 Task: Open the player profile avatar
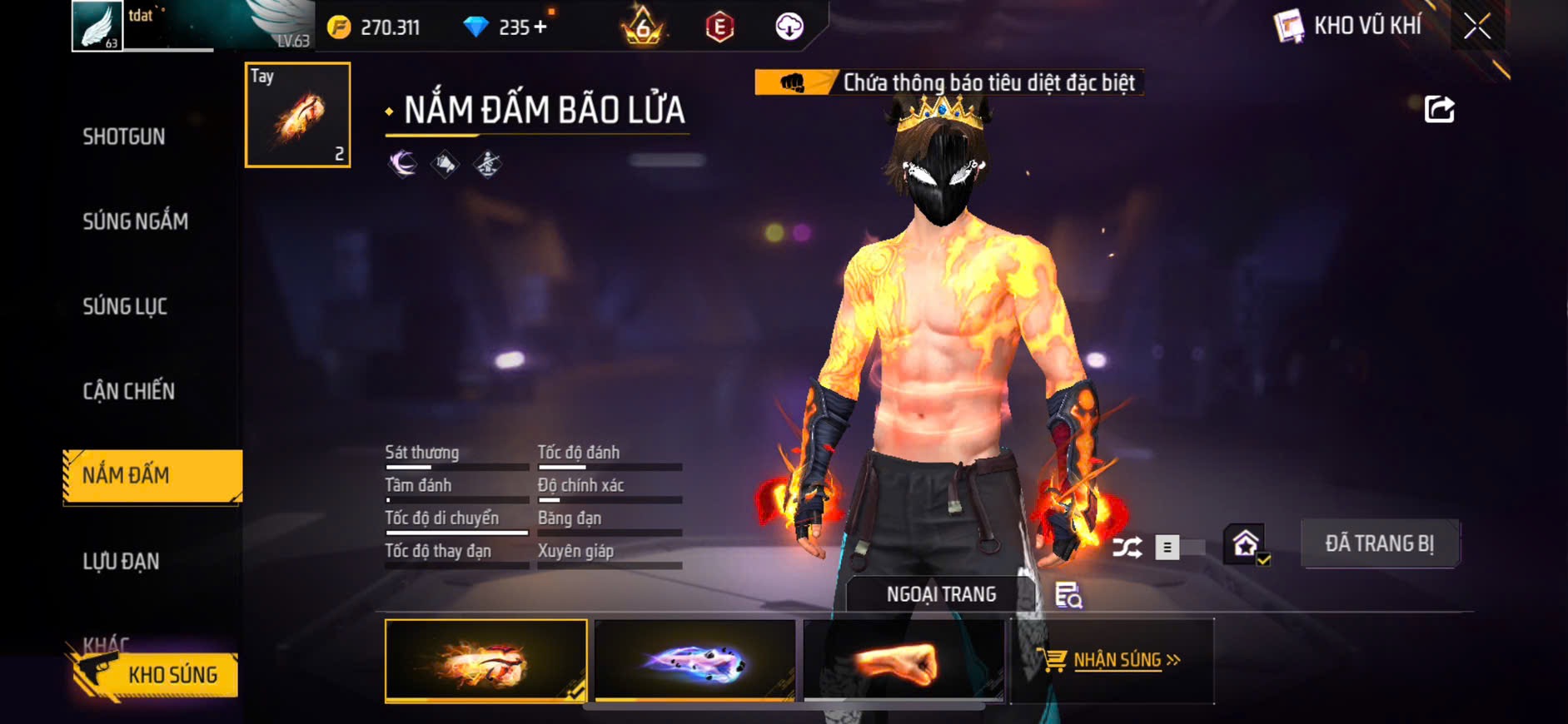tap(97, 27)
